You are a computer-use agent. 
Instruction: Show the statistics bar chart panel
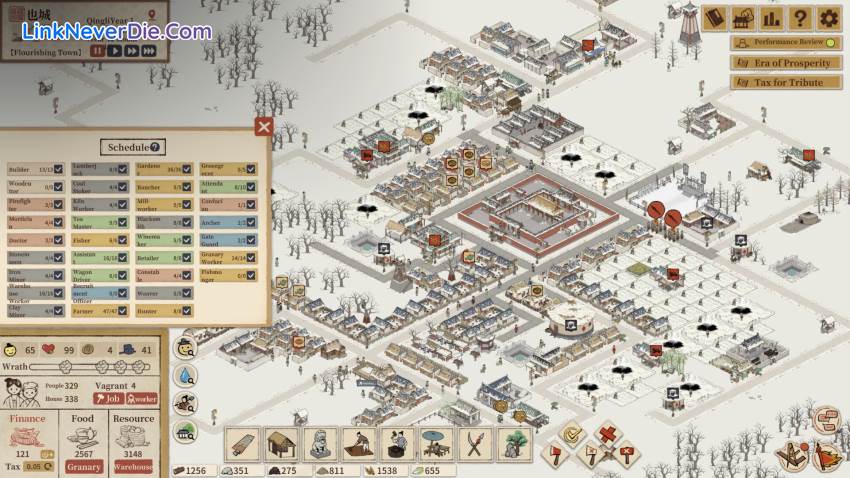771,17
